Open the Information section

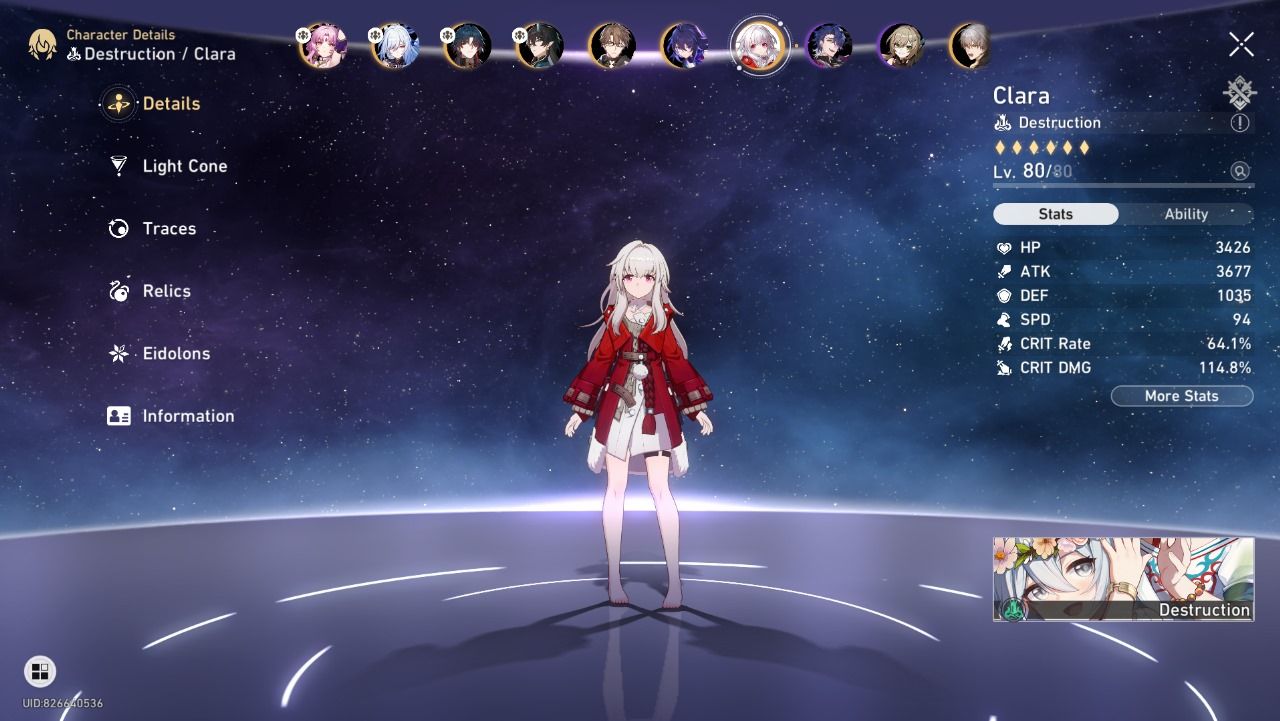click(187, 415)
